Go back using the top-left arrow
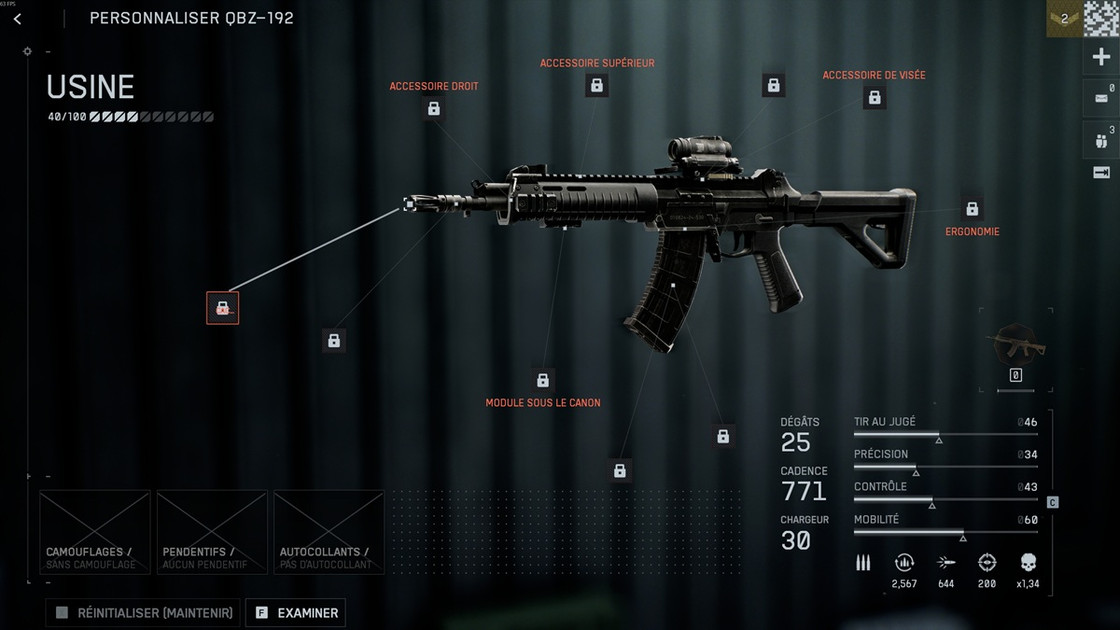Image resolution: width=1120 pixels, height=630 pixels. [x=17, y=19]
